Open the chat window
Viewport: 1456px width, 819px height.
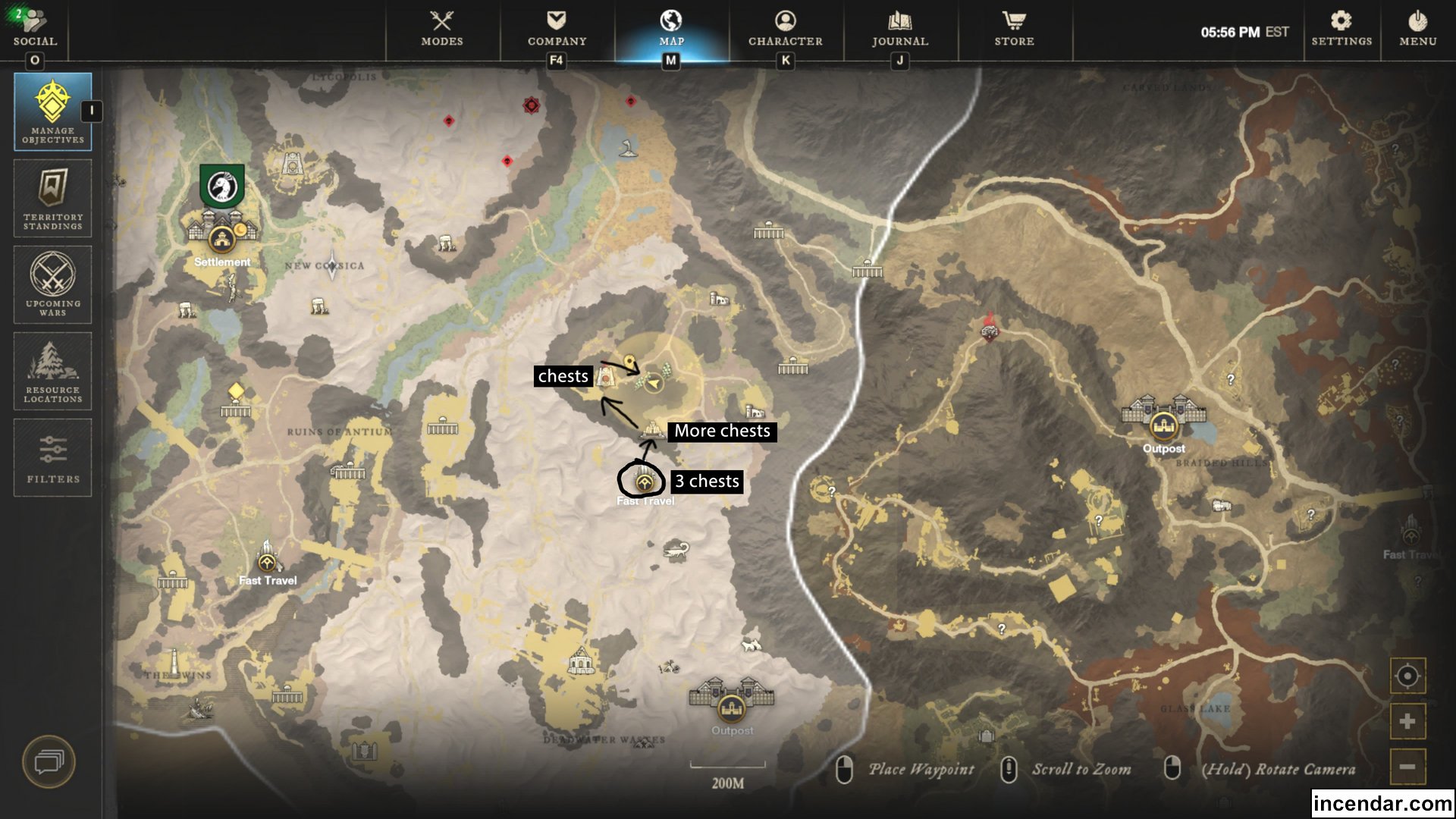[50, 762]
